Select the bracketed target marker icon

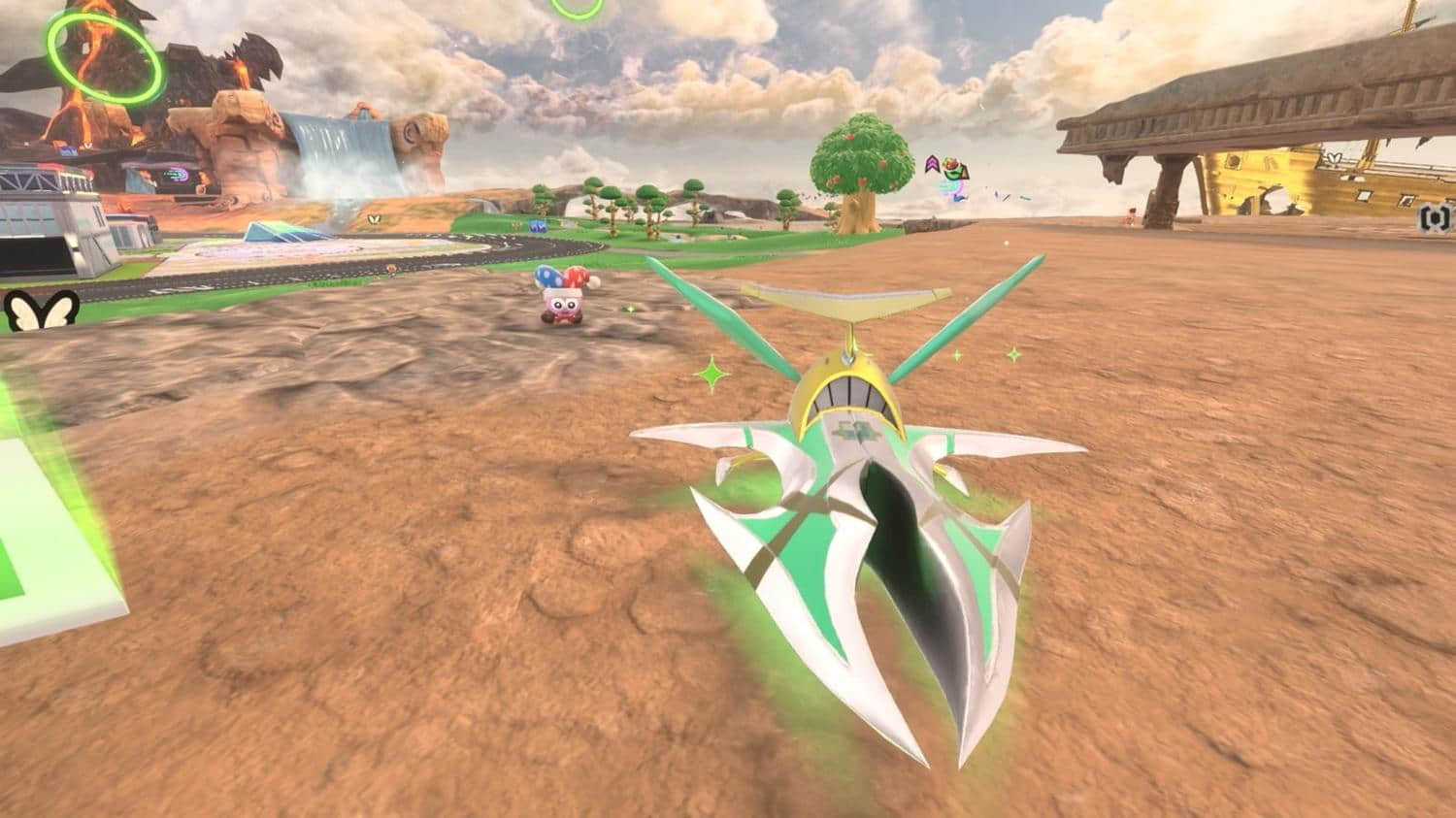pyautogui.click(x=1429, y=217)
